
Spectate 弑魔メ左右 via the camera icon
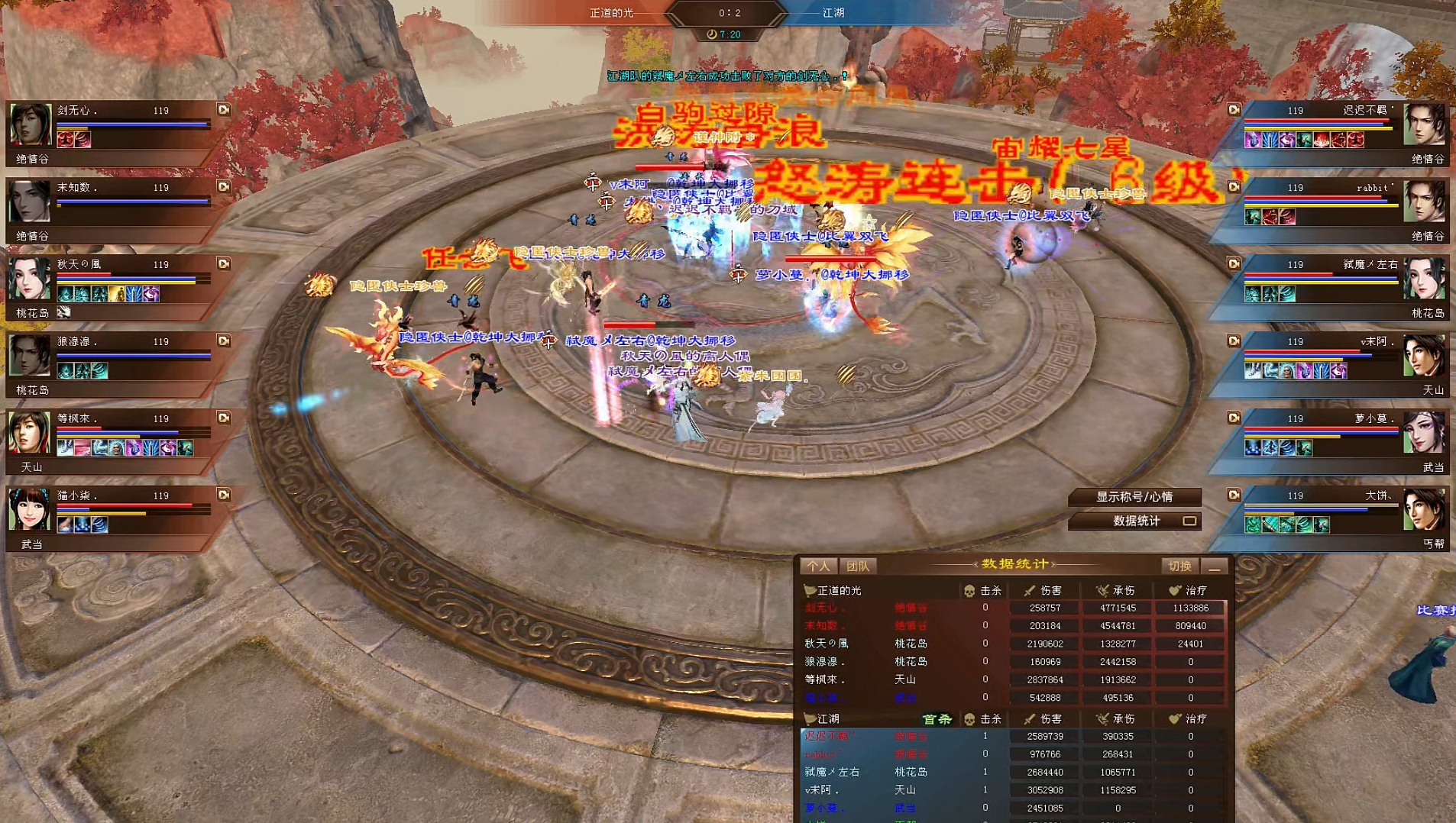(1234, 264)
